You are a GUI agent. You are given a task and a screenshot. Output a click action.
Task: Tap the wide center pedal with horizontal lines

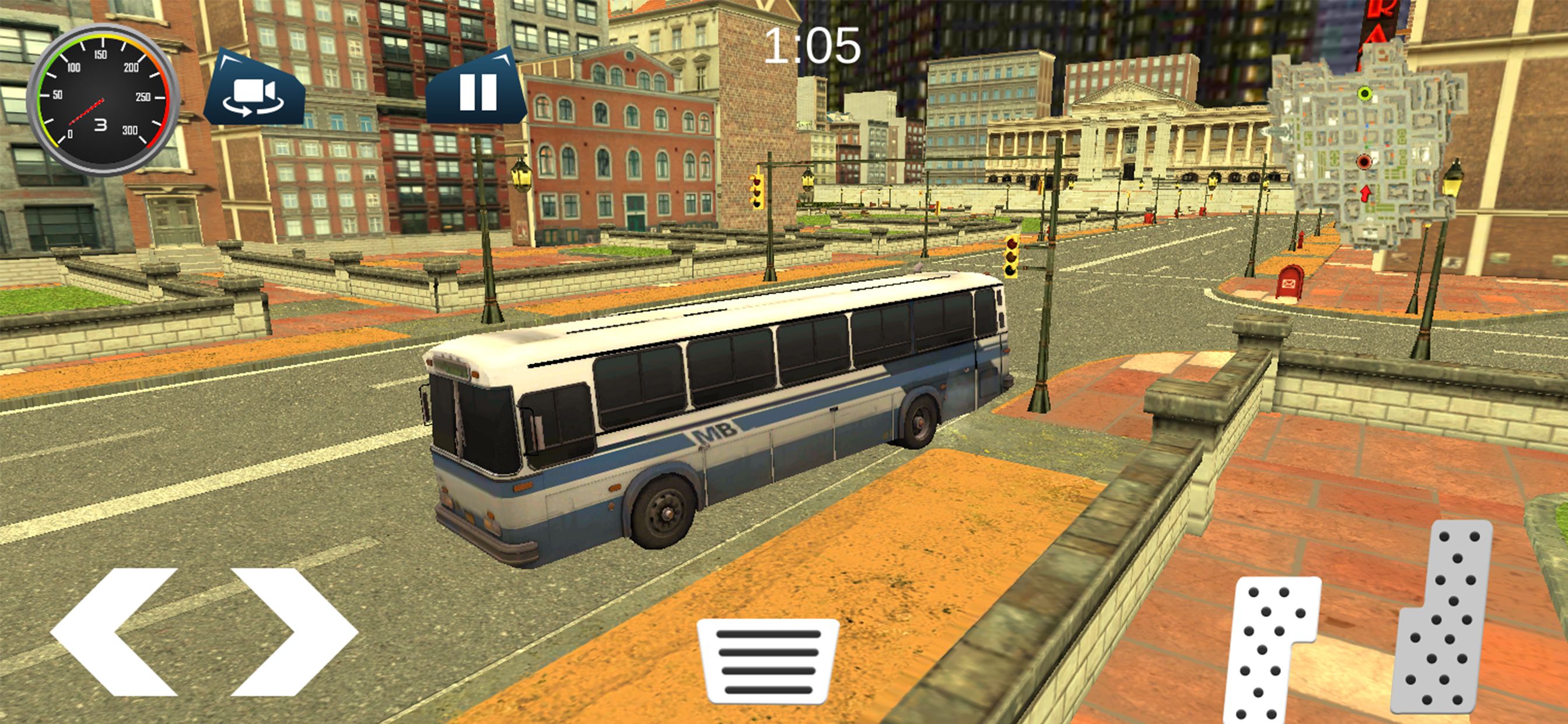[768, 660]
